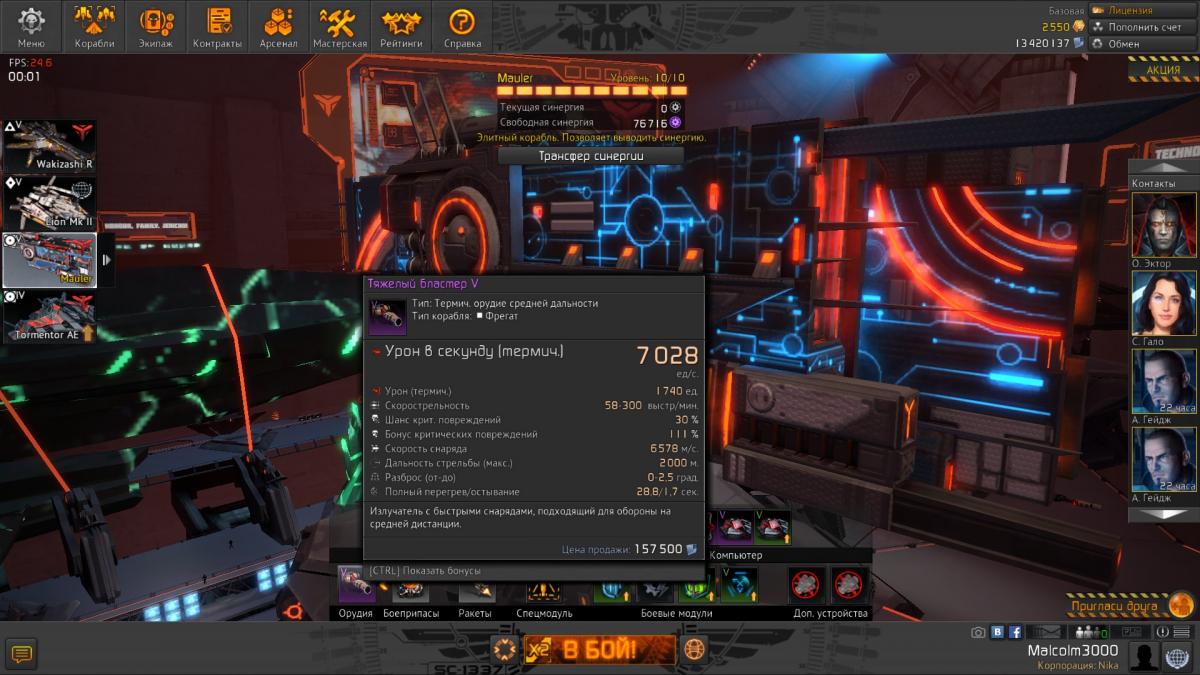This screenshot has height=675, width=1200.
Task: Show the Арсенал arsenal
Action: (x=278, y=27)
